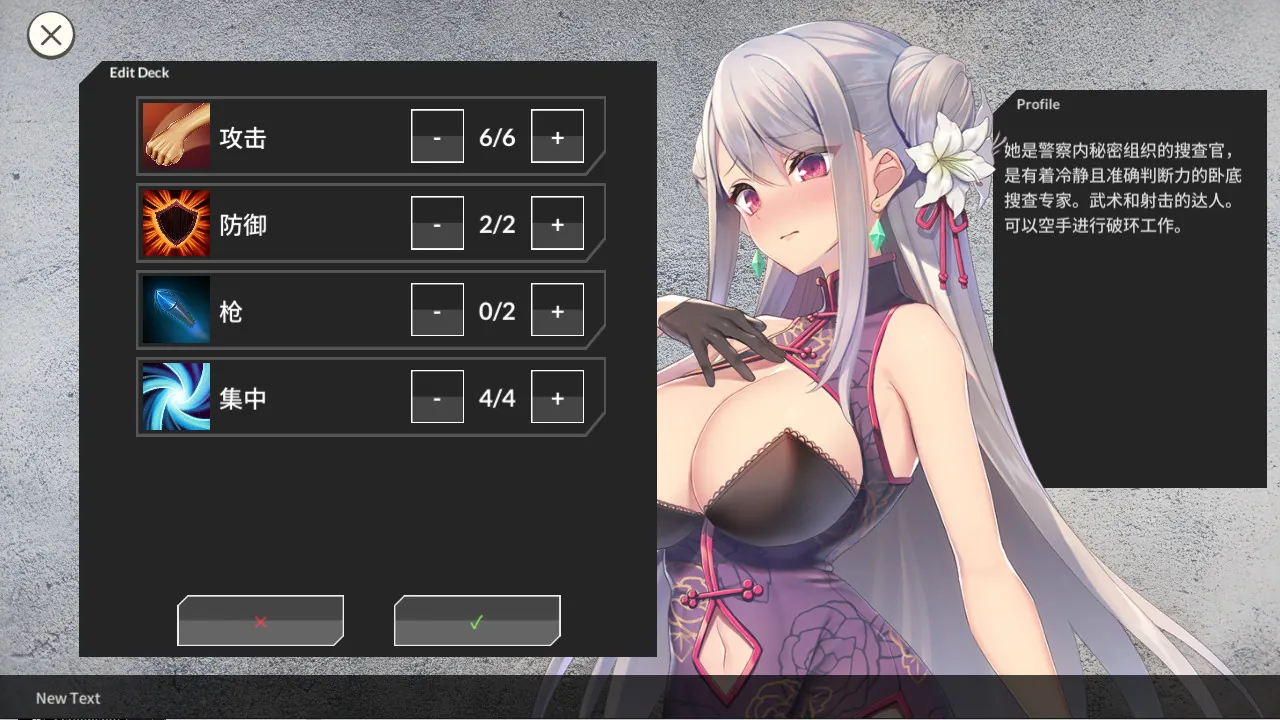The height and width of the screenshot is (720, 1280).
Task: Add a 集中 card with the plus button
Action: pos(557,397)
